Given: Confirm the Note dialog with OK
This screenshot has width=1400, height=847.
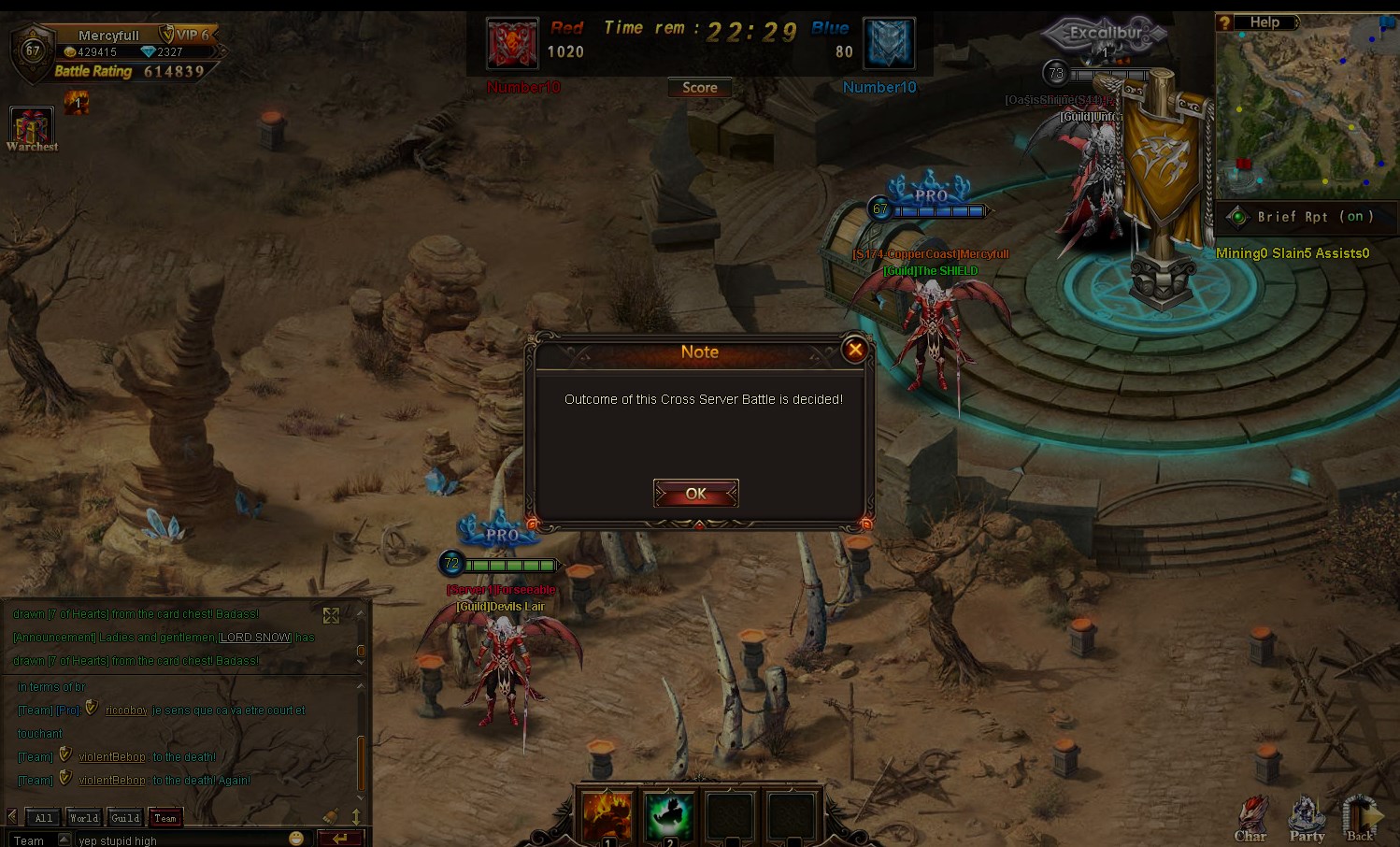Looking at the screenshot, I should point(696,494).
